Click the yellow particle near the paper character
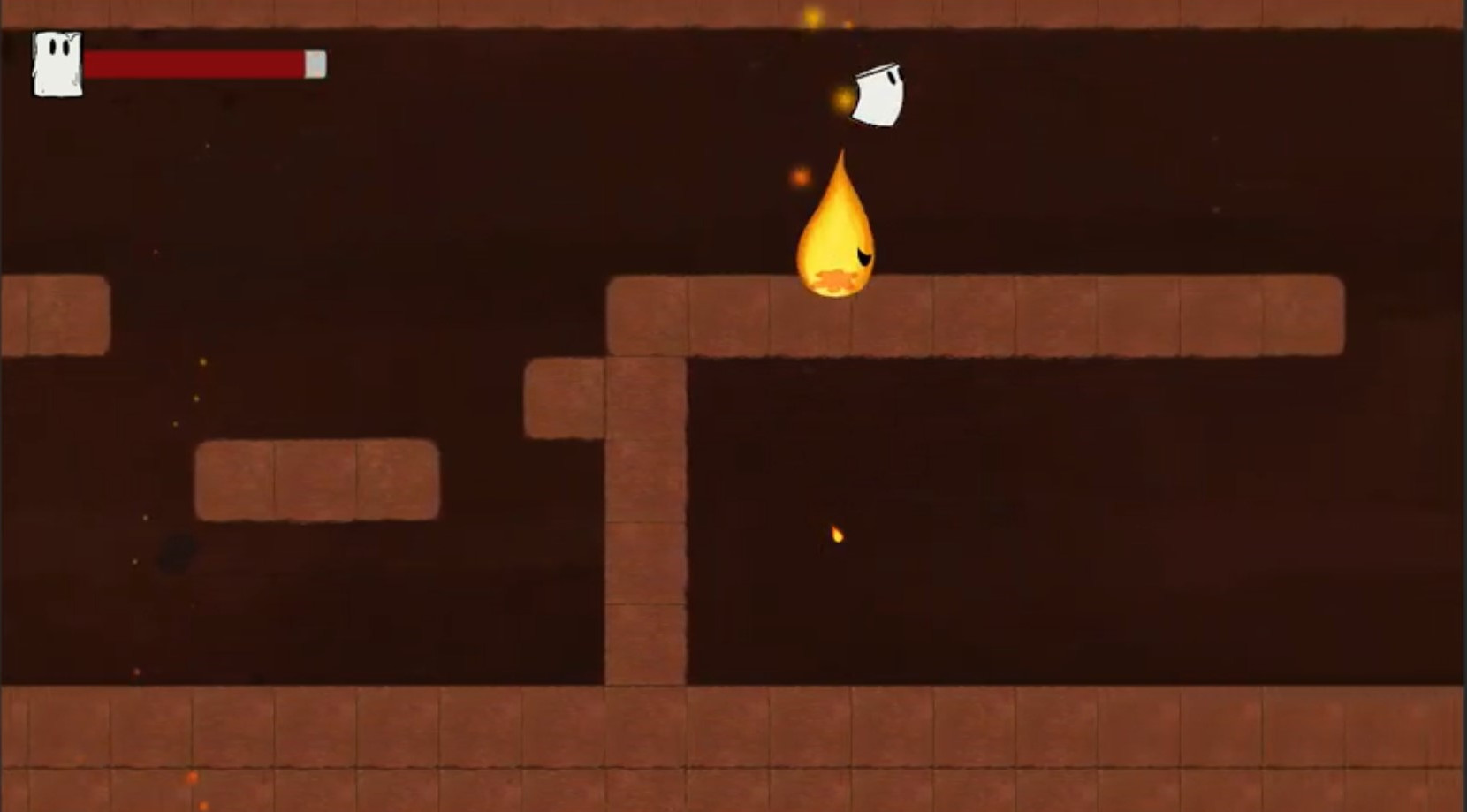The image size is (1467, 812). (x=842, y=98)
